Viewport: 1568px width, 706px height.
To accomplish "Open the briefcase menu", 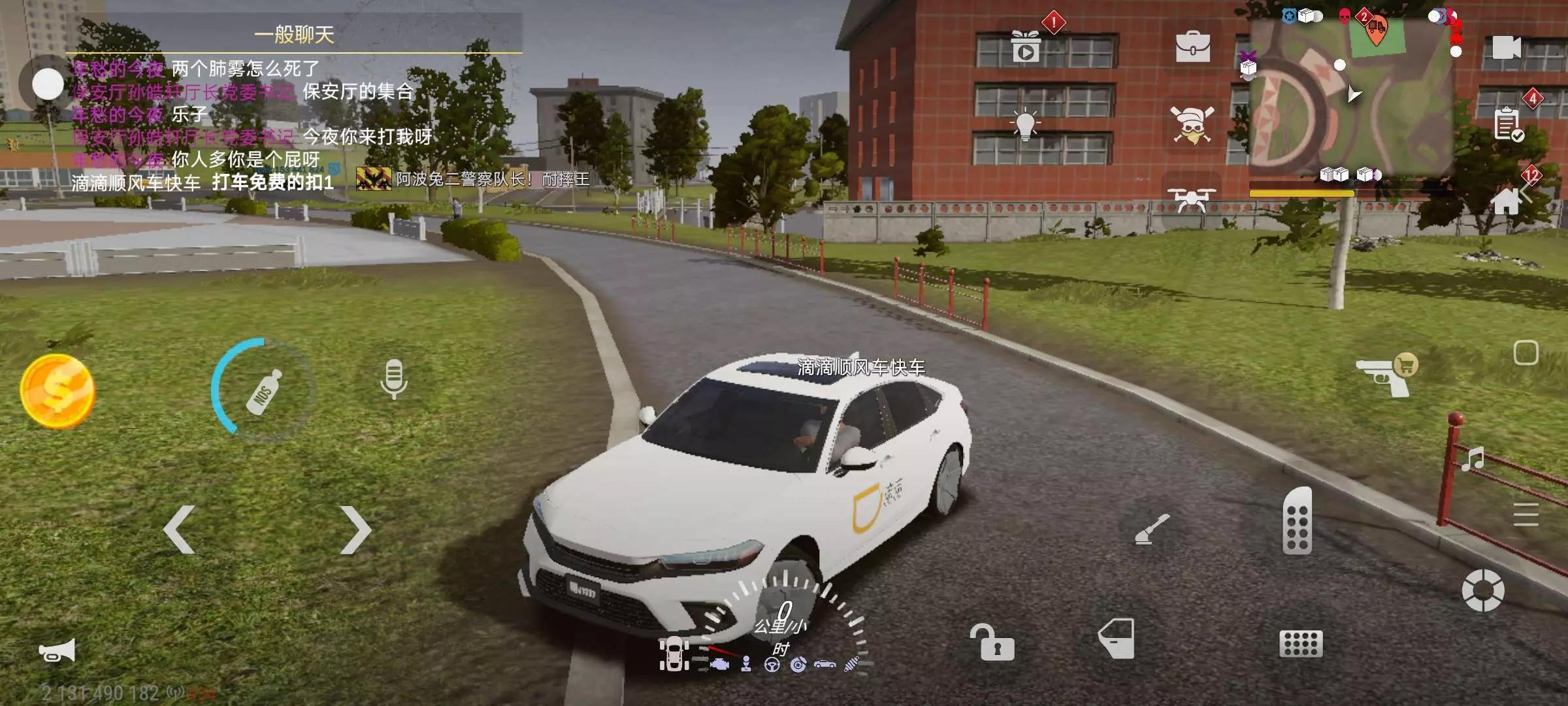I will (1192, 46).
